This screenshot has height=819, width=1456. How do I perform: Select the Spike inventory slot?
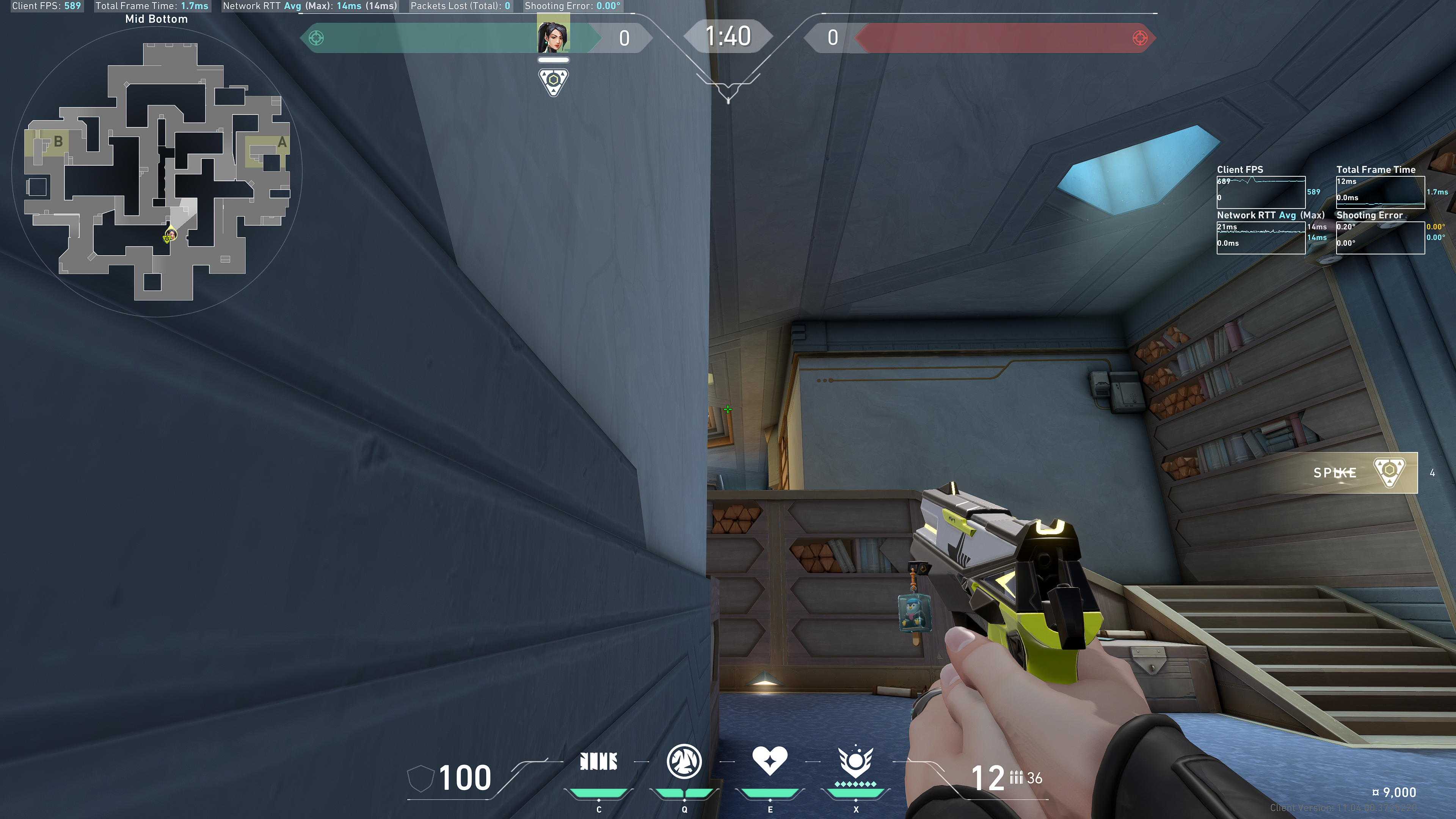point(1365,472)
